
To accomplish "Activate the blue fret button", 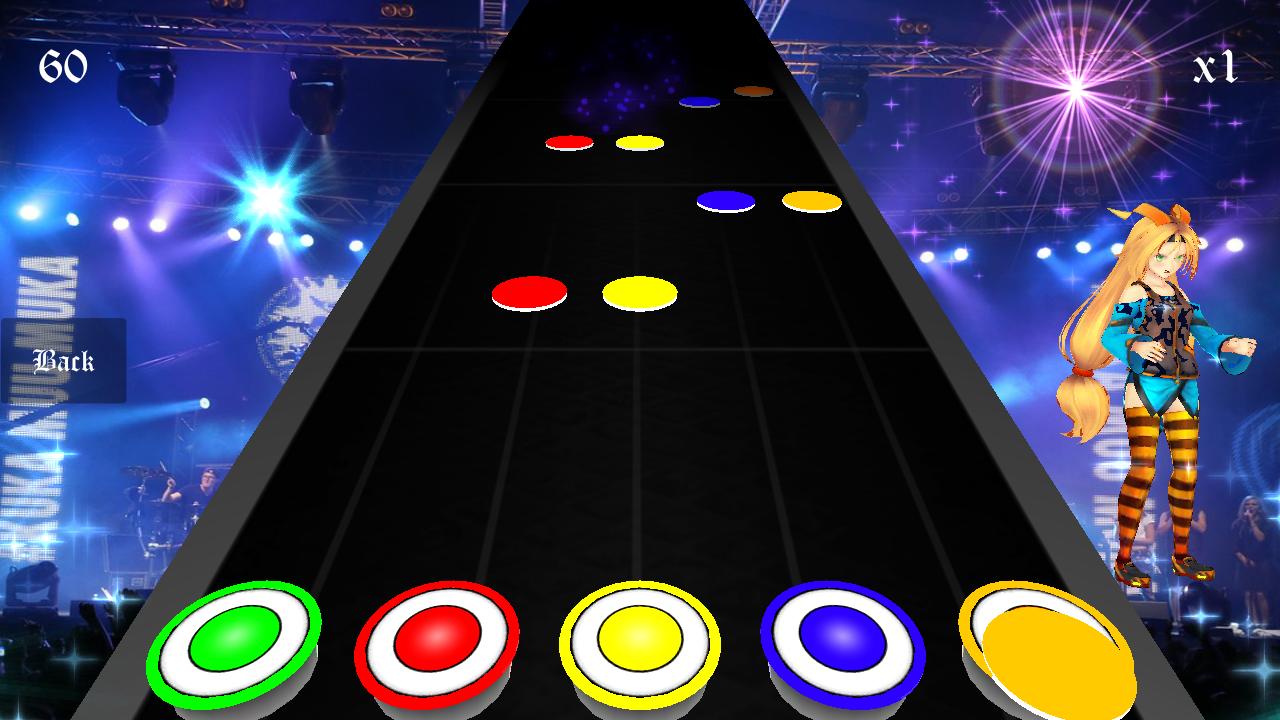I will [x=842, y=640].
